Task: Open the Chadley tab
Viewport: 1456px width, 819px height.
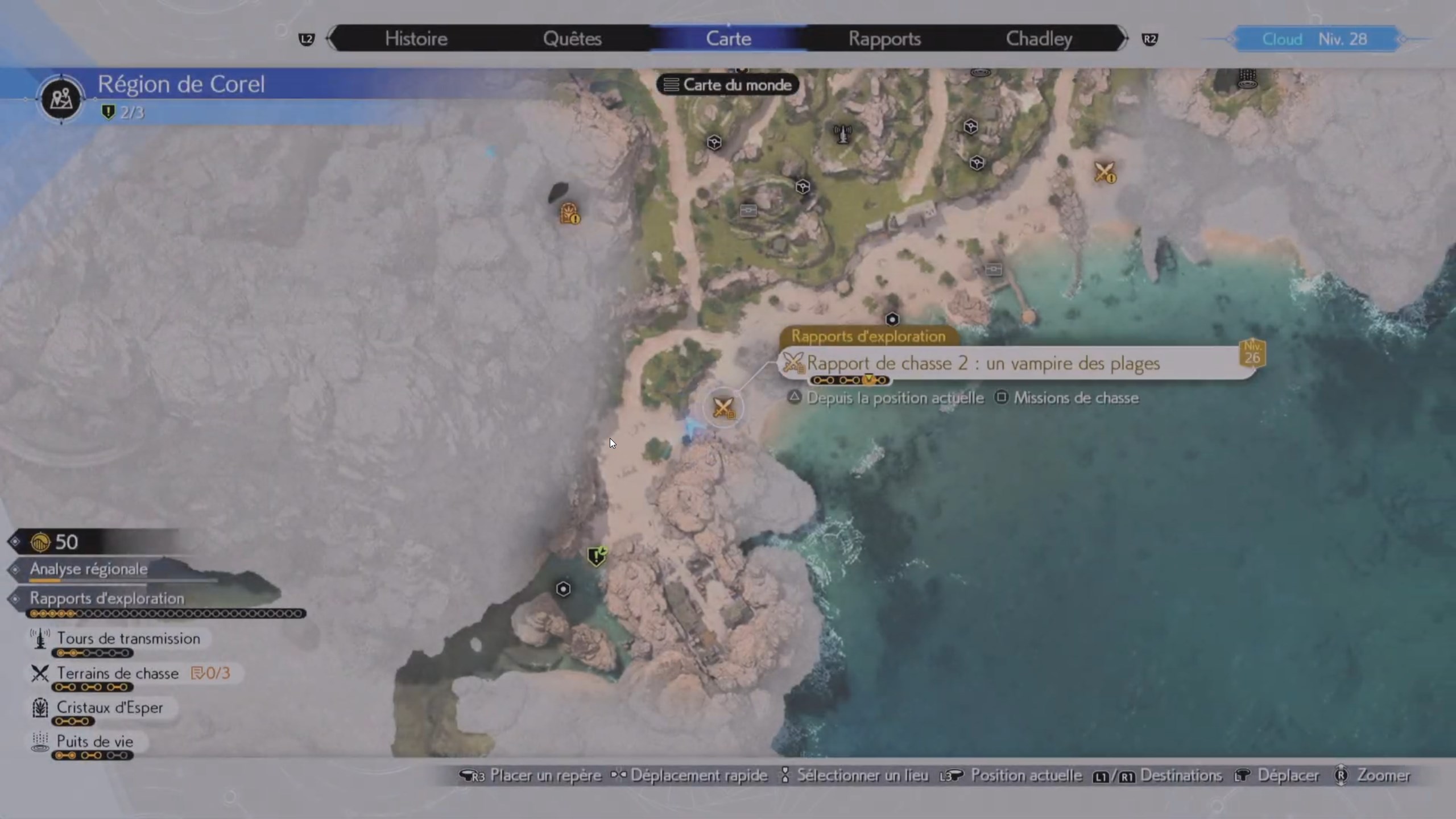Action: tap(1039, 39)
